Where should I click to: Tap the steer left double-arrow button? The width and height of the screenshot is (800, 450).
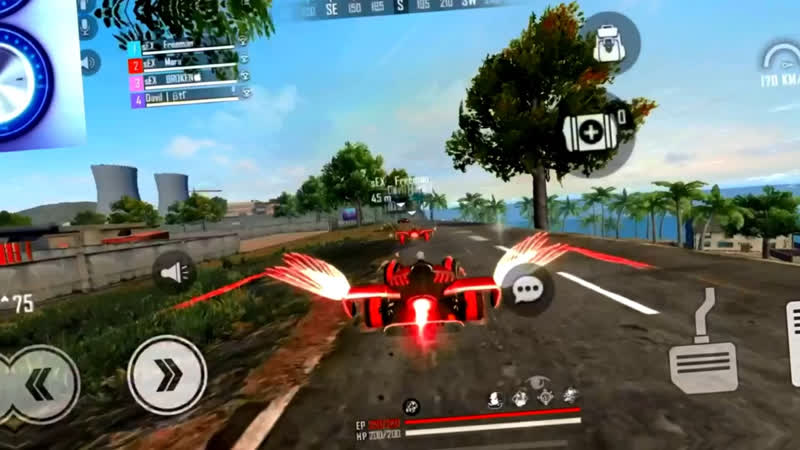(40, 384)
